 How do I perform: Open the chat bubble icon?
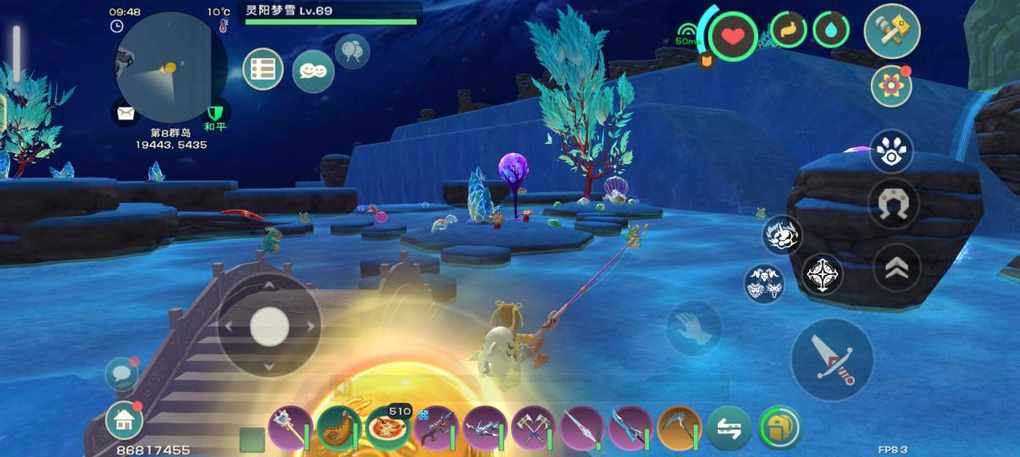tap(121, 374)
